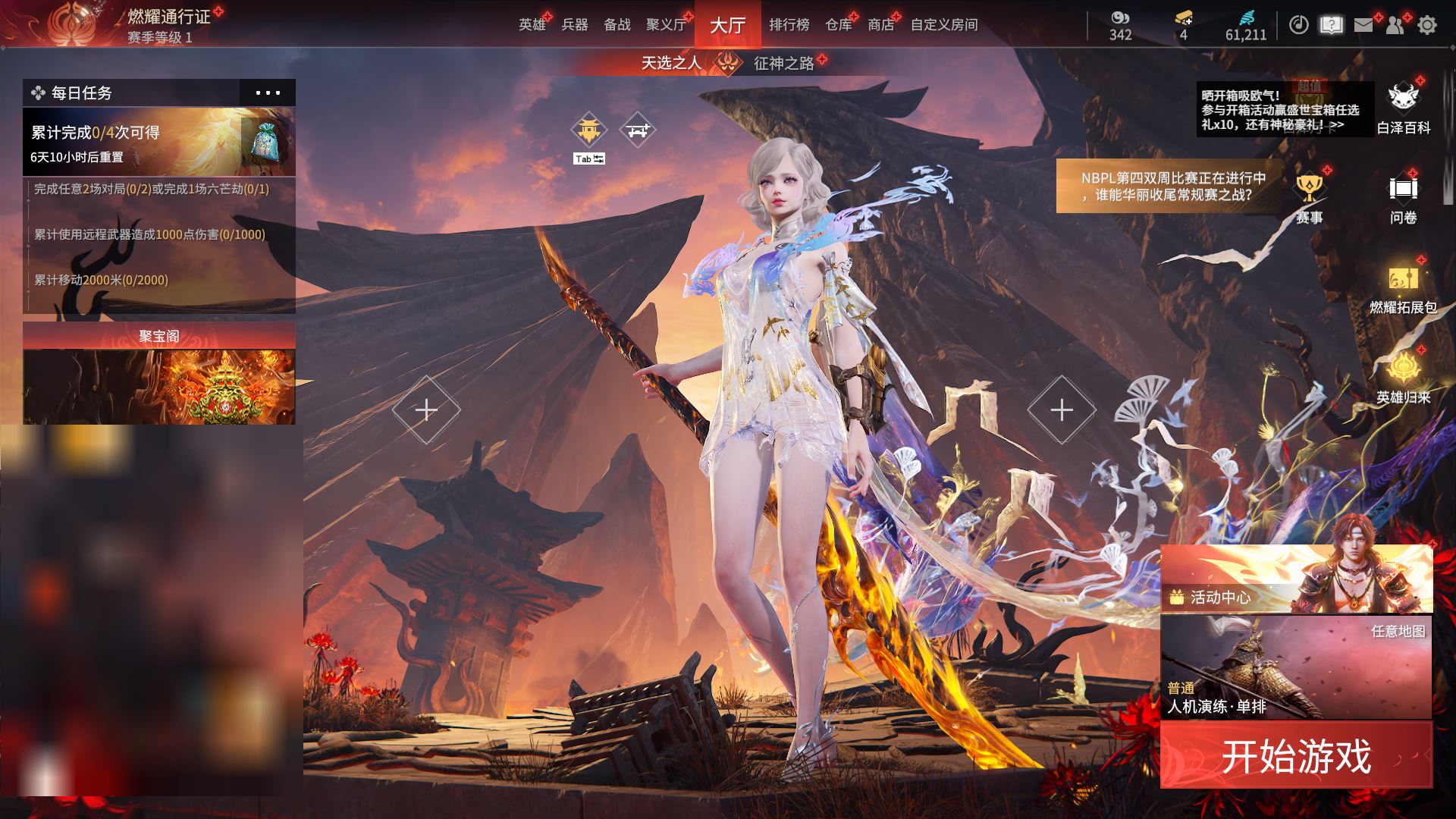This screenshot has width=1456, height=819.
Task: Open the 燃耀通行证 battle pass
Action: tap(168, 17)
